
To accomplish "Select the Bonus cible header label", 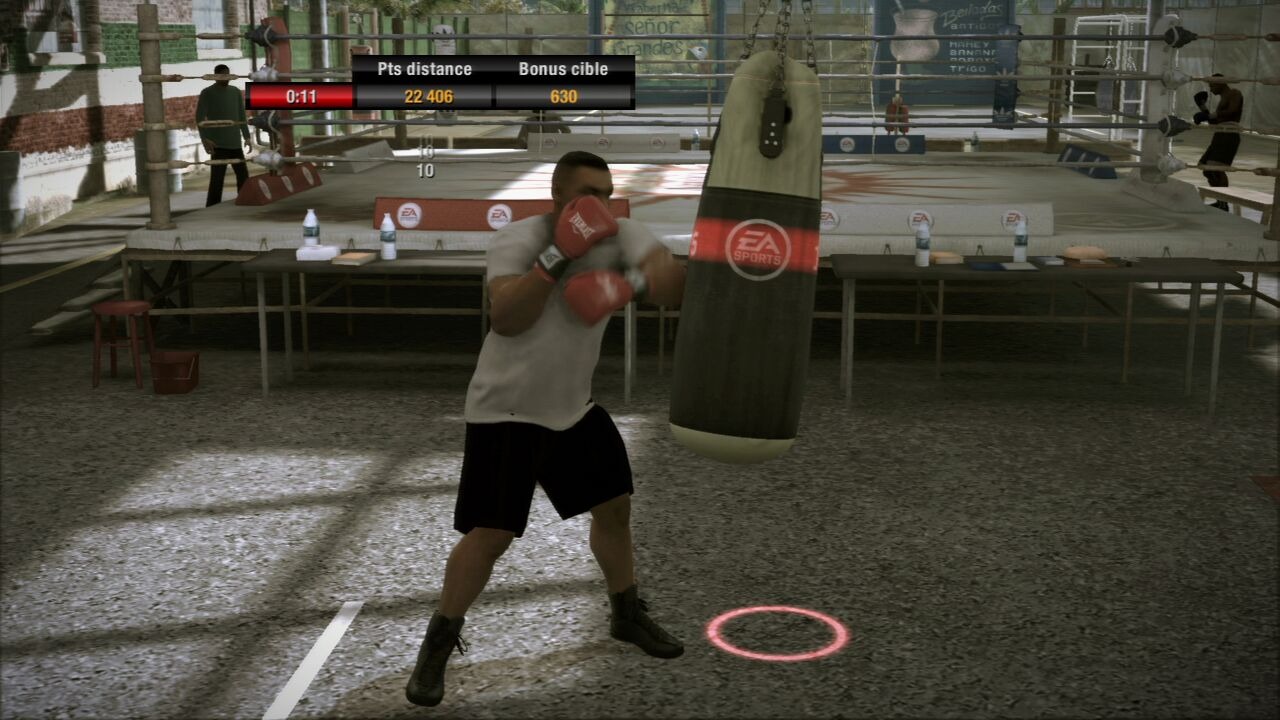I will [x=564, y=70].
